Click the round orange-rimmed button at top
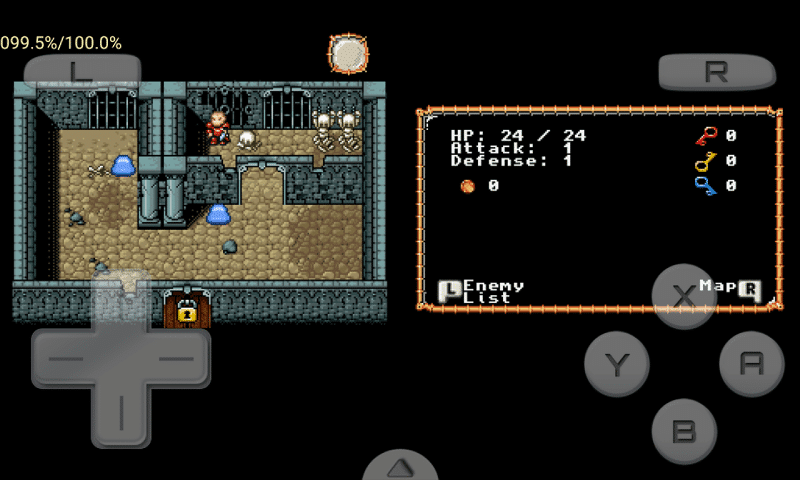 [349, 54]
